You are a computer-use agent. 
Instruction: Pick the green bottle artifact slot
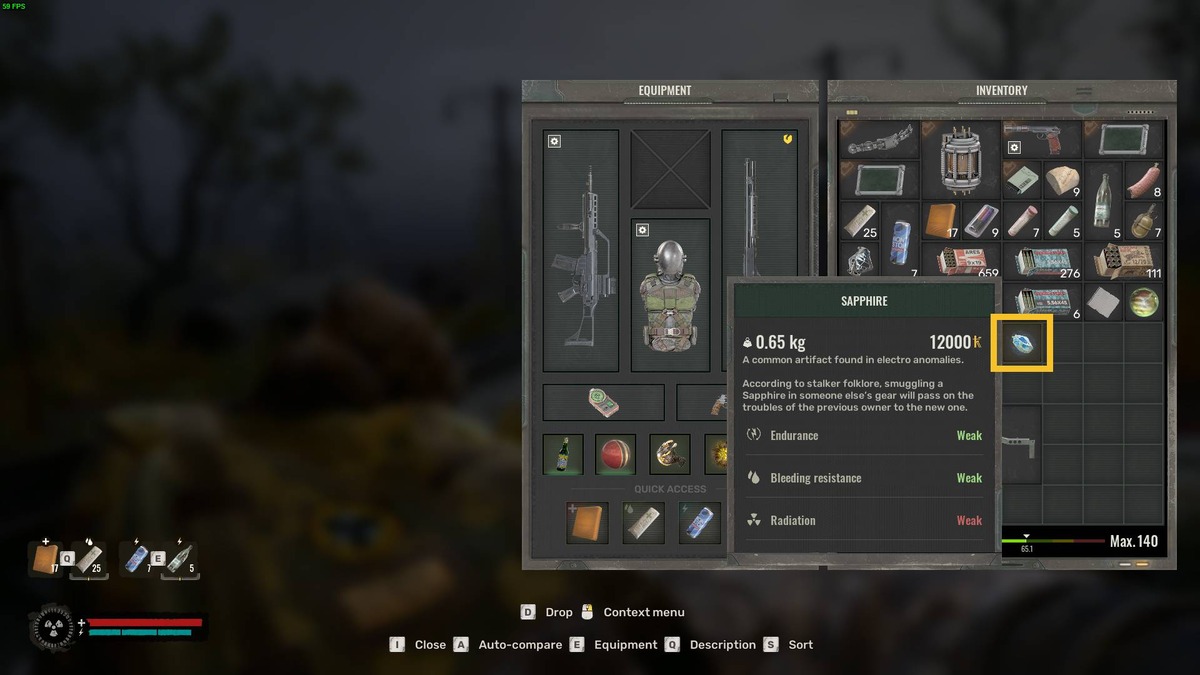563,454
